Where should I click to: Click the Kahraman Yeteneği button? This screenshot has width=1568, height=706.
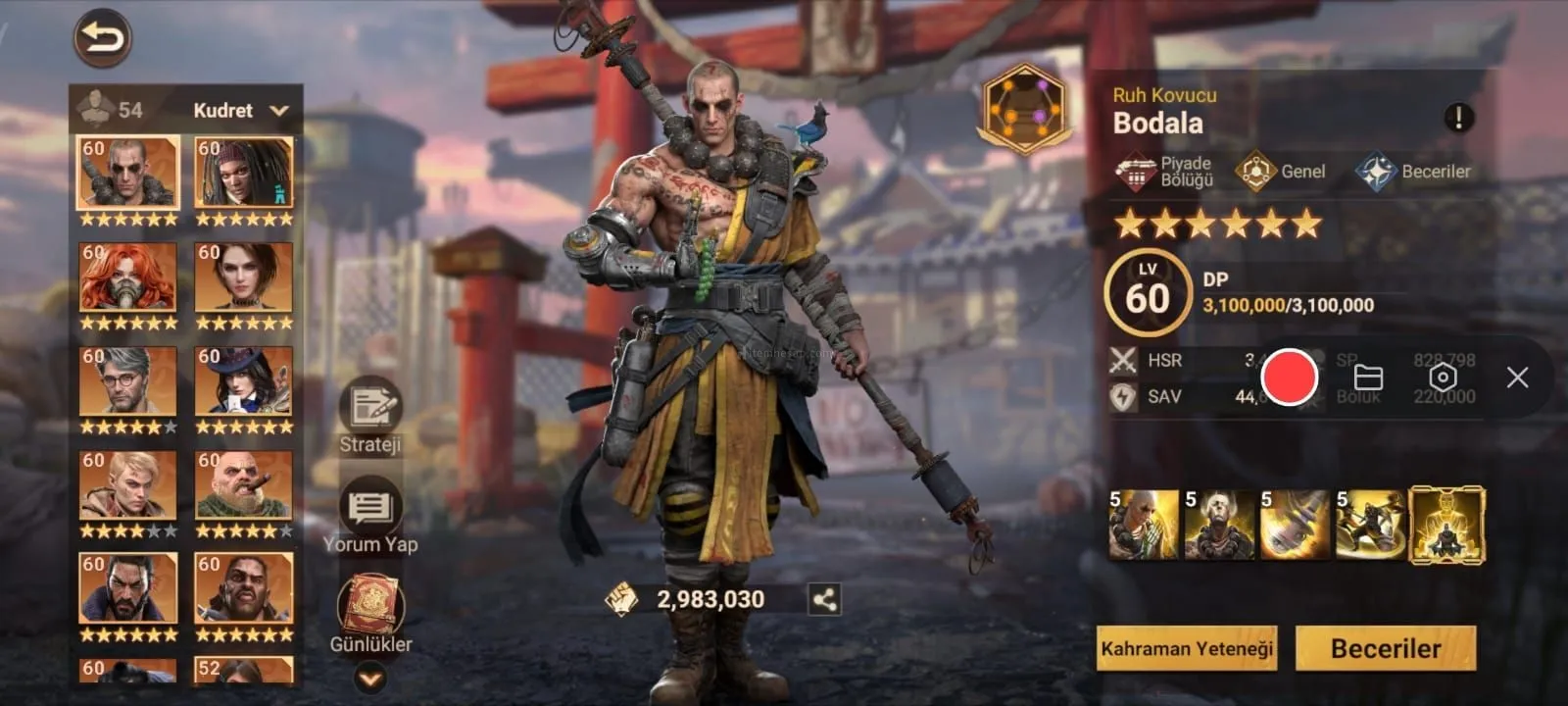pyautogui.click(x=1187, y=648)
